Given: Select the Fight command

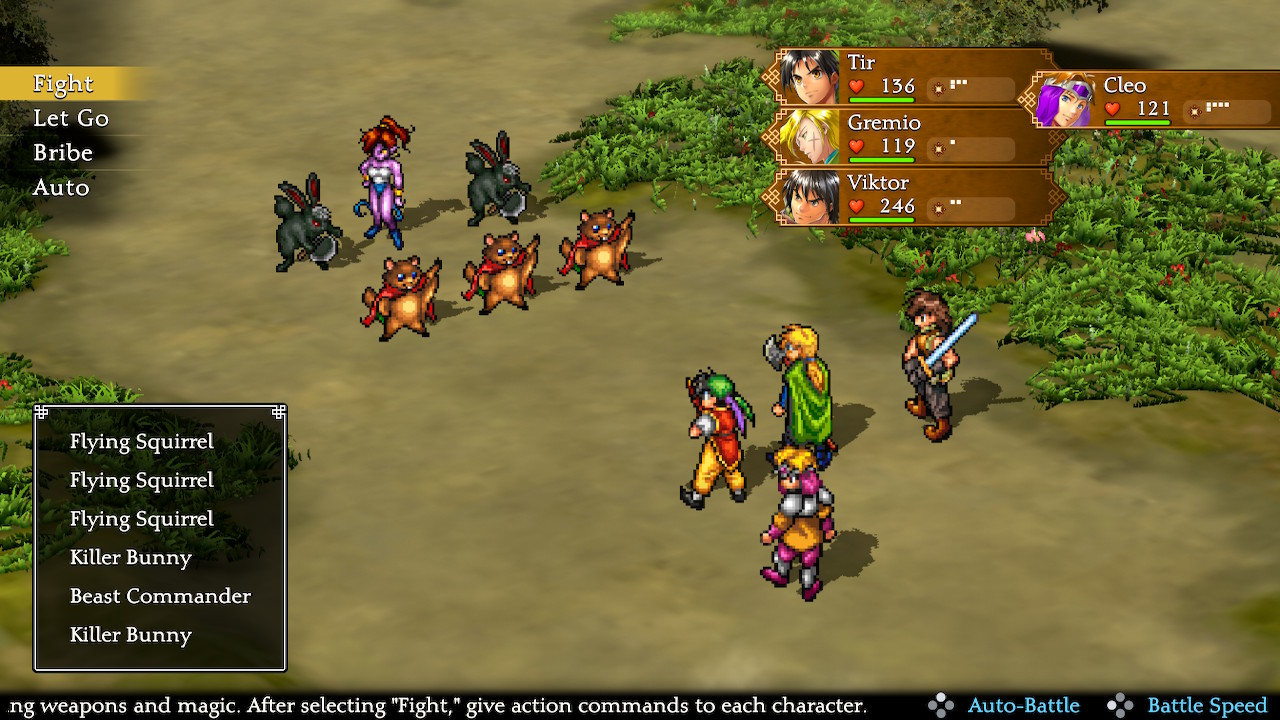Looking at the screenshot, I should click(63, 84).
